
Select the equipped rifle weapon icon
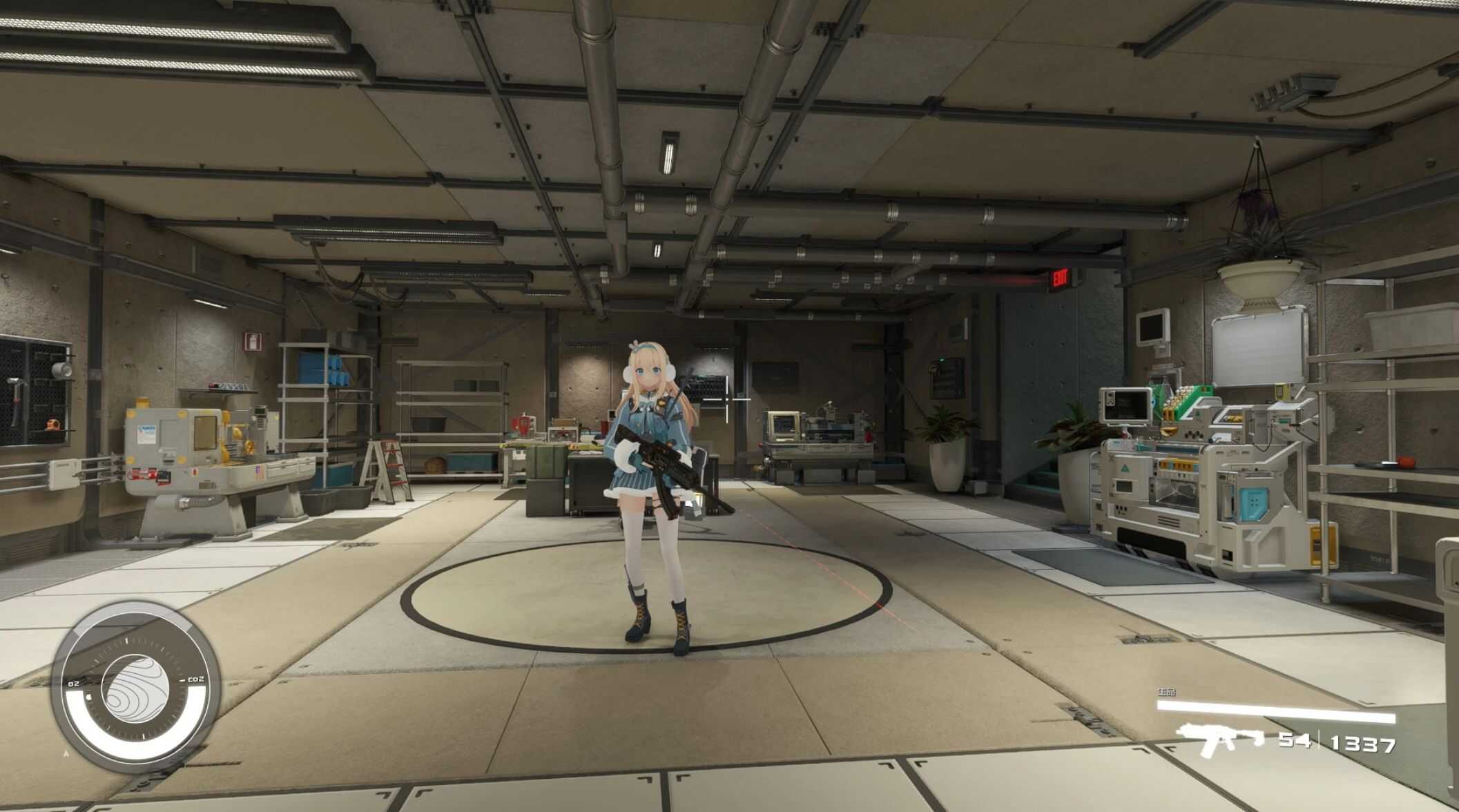click(x=1219, y=741)
